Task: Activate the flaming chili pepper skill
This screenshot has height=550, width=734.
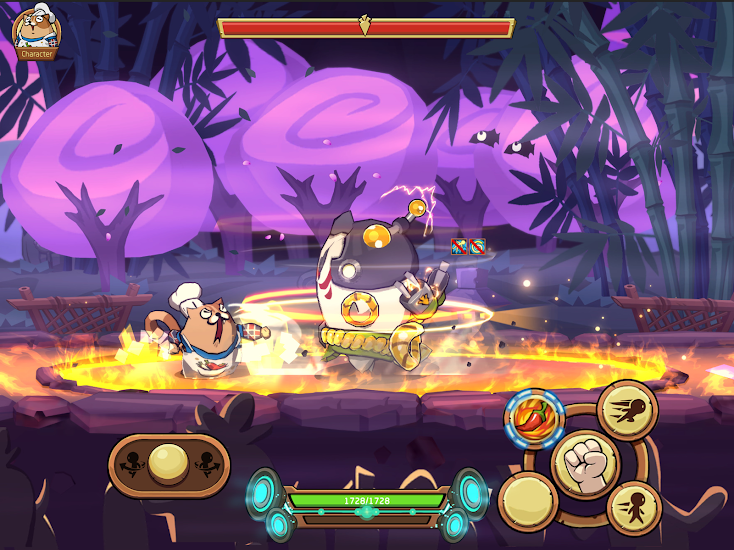Action: click(534, 418)
